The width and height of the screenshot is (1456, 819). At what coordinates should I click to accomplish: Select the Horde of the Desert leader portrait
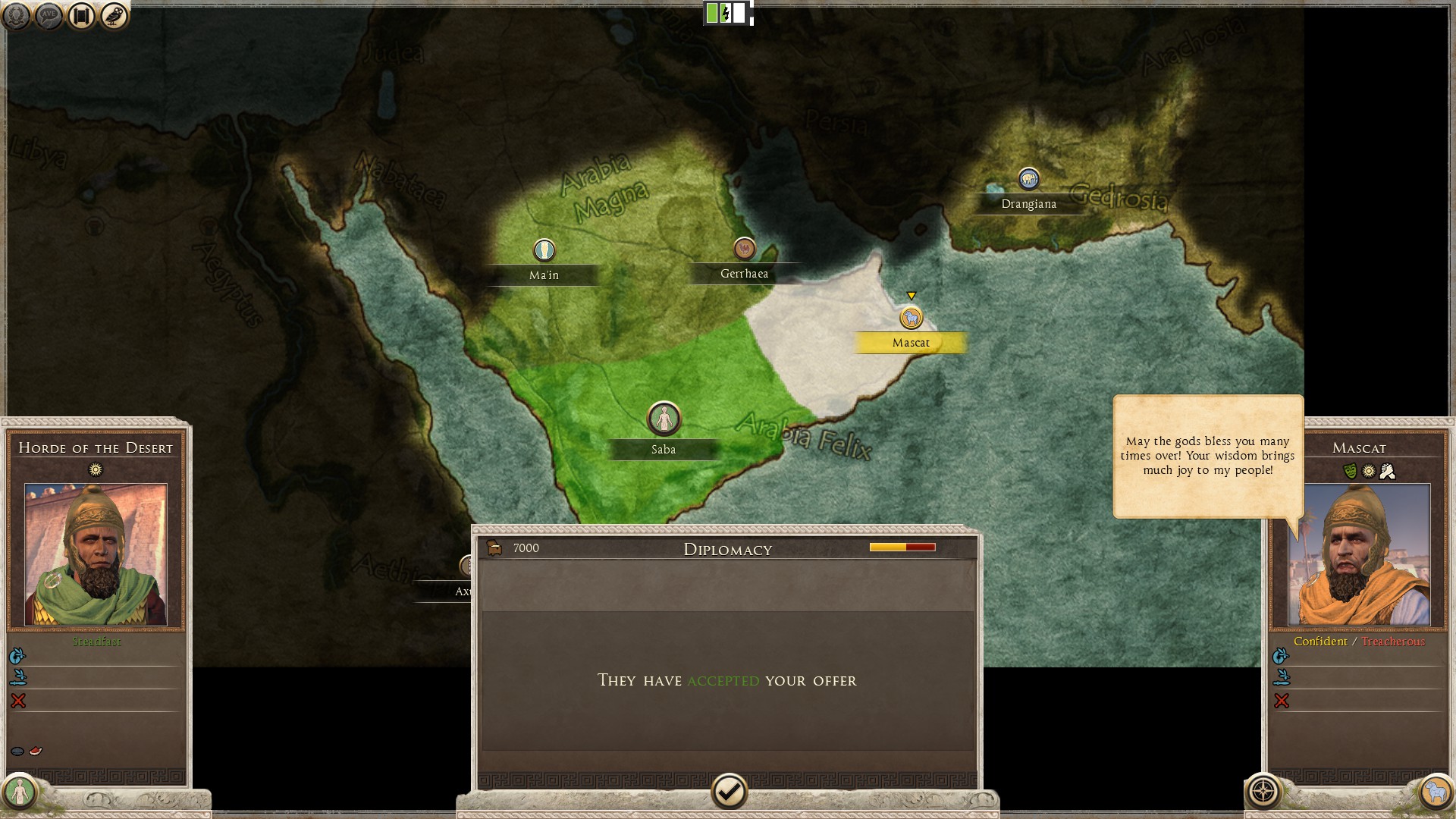point(96,554)
